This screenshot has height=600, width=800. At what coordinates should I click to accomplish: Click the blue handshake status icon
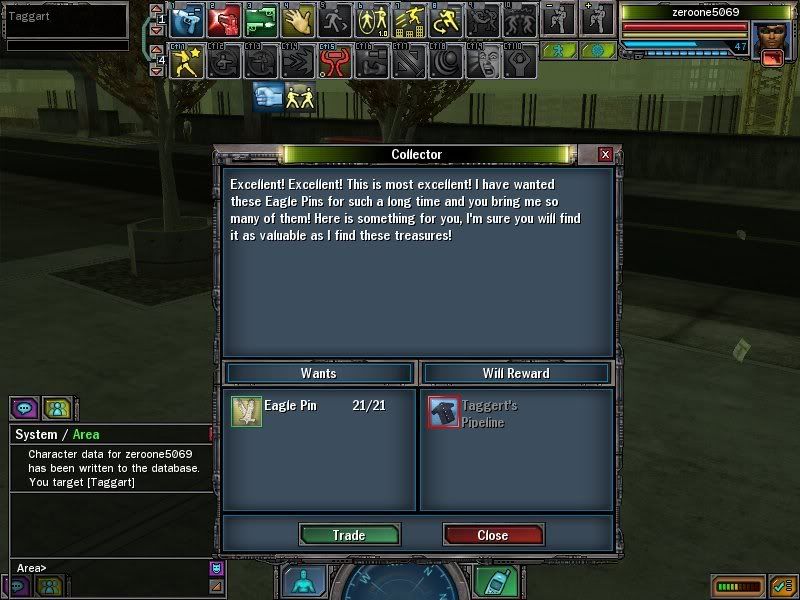coord(267,97)
